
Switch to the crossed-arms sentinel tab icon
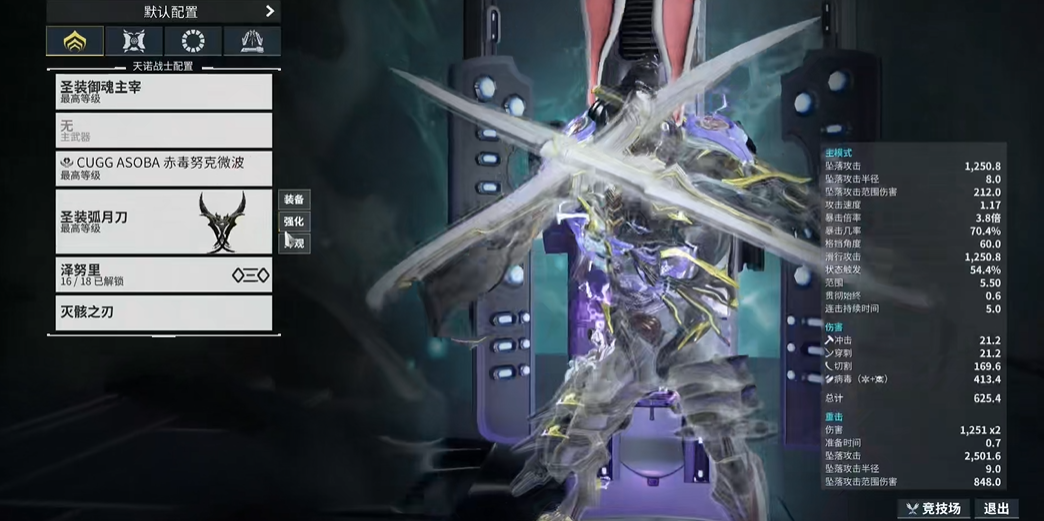click(x=134, y=41)
